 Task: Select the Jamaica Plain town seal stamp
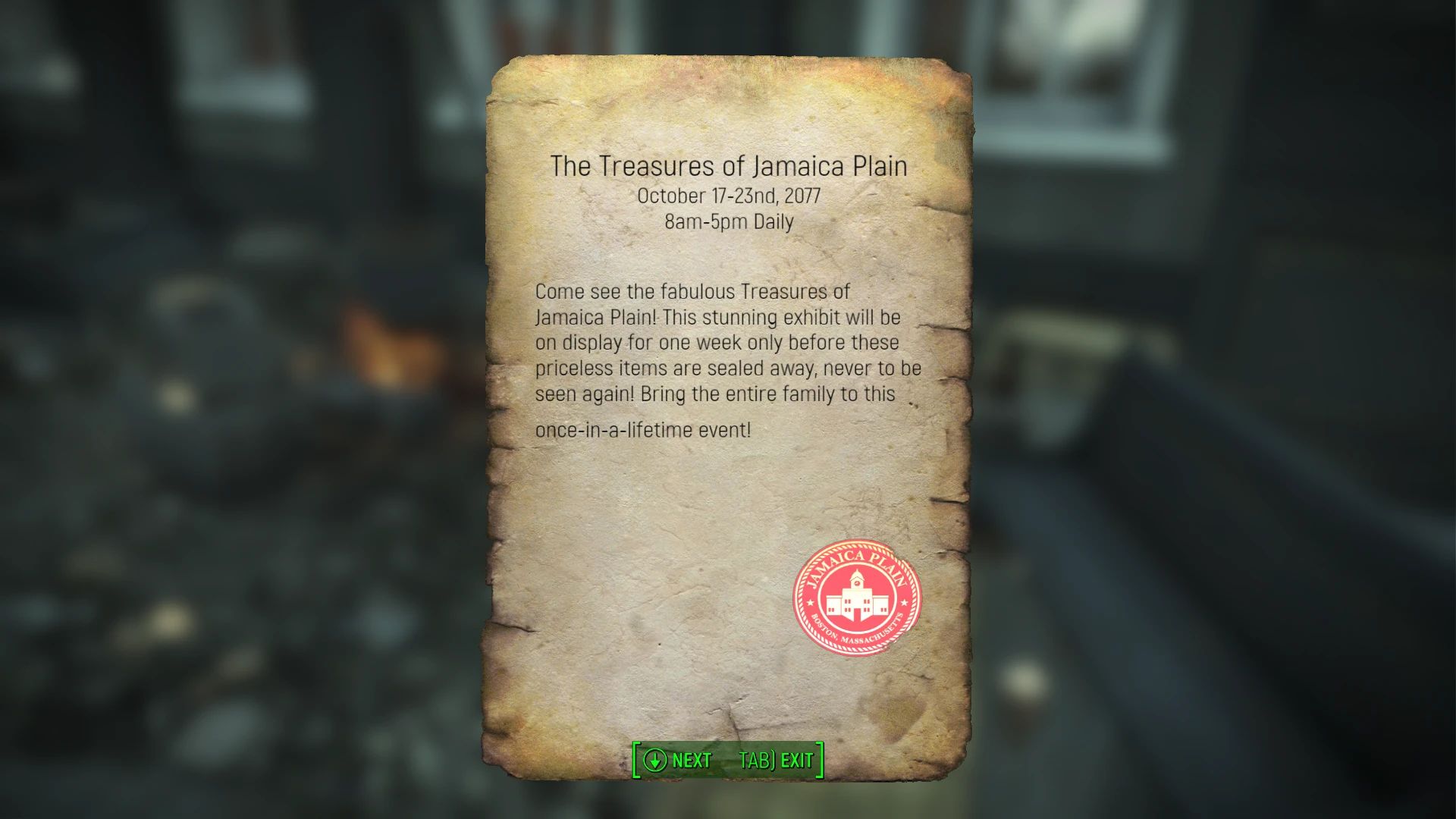[x=857, y=599]
